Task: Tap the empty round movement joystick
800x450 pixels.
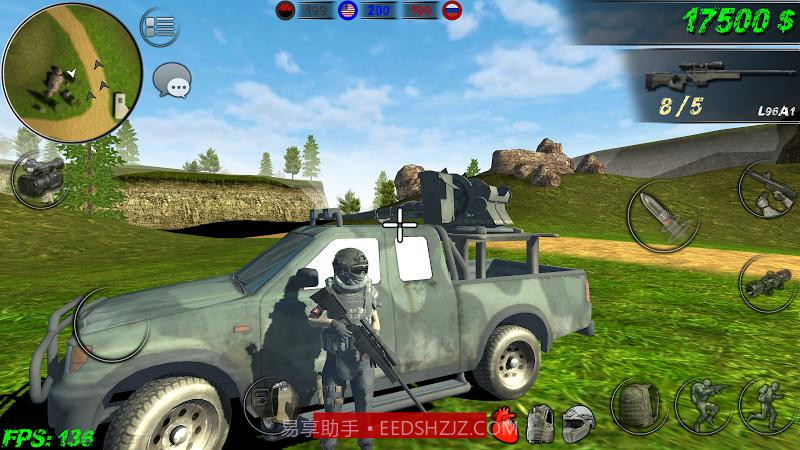Action: (110, 324)
